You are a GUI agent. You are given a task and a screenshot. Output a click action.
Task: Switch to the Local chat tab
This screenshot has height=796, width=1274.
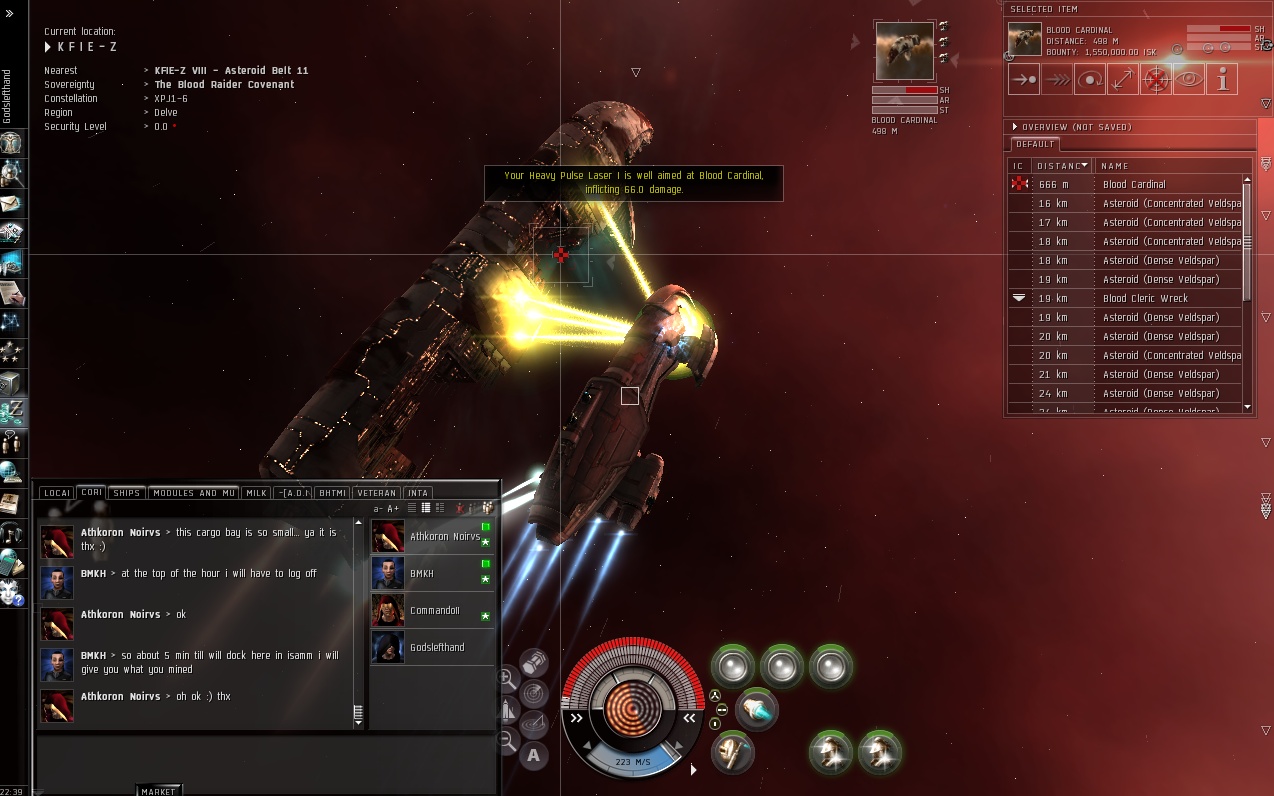pyautogui.click(x=57, y=493)
